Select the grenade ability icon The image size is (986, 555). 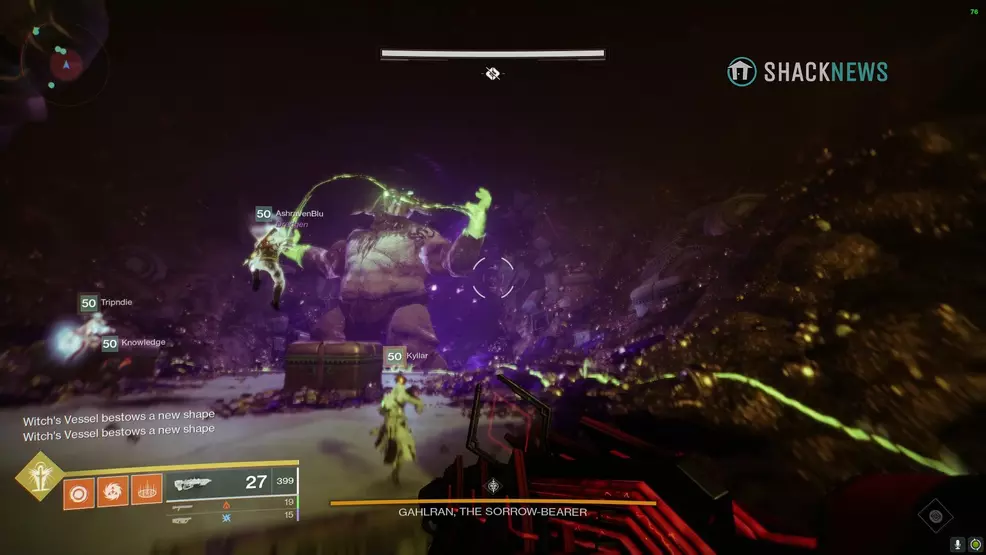(79, 490)
